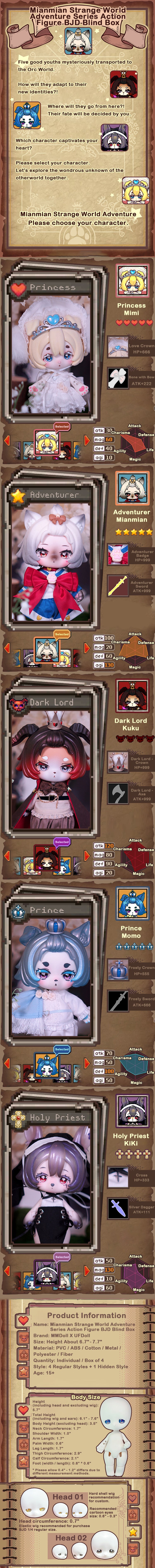Select the Princess Mimi portrait
Viewport: 155px width, 1568px height.
[131, 281]
